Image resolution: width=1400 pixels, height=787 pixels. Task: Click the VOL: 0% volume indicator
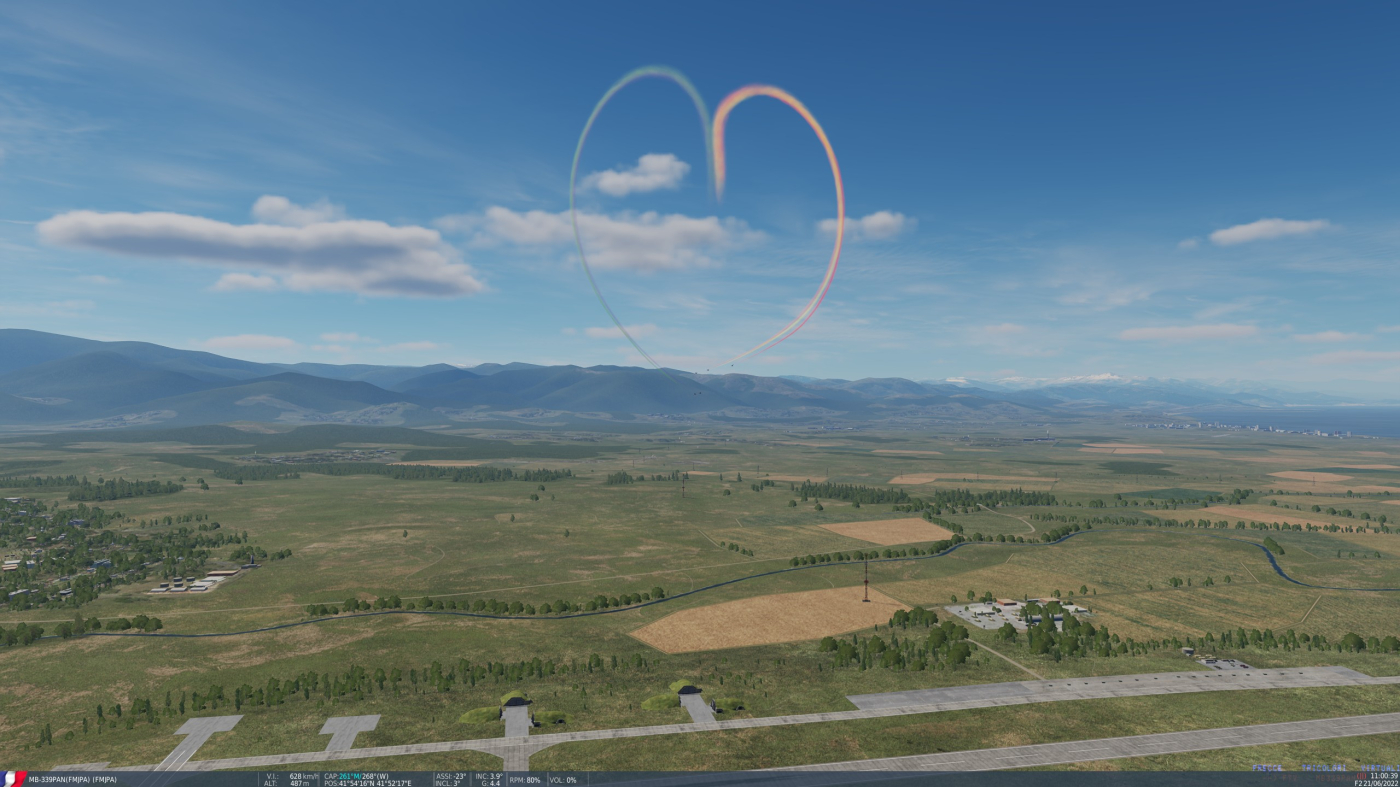pos(562,778)
